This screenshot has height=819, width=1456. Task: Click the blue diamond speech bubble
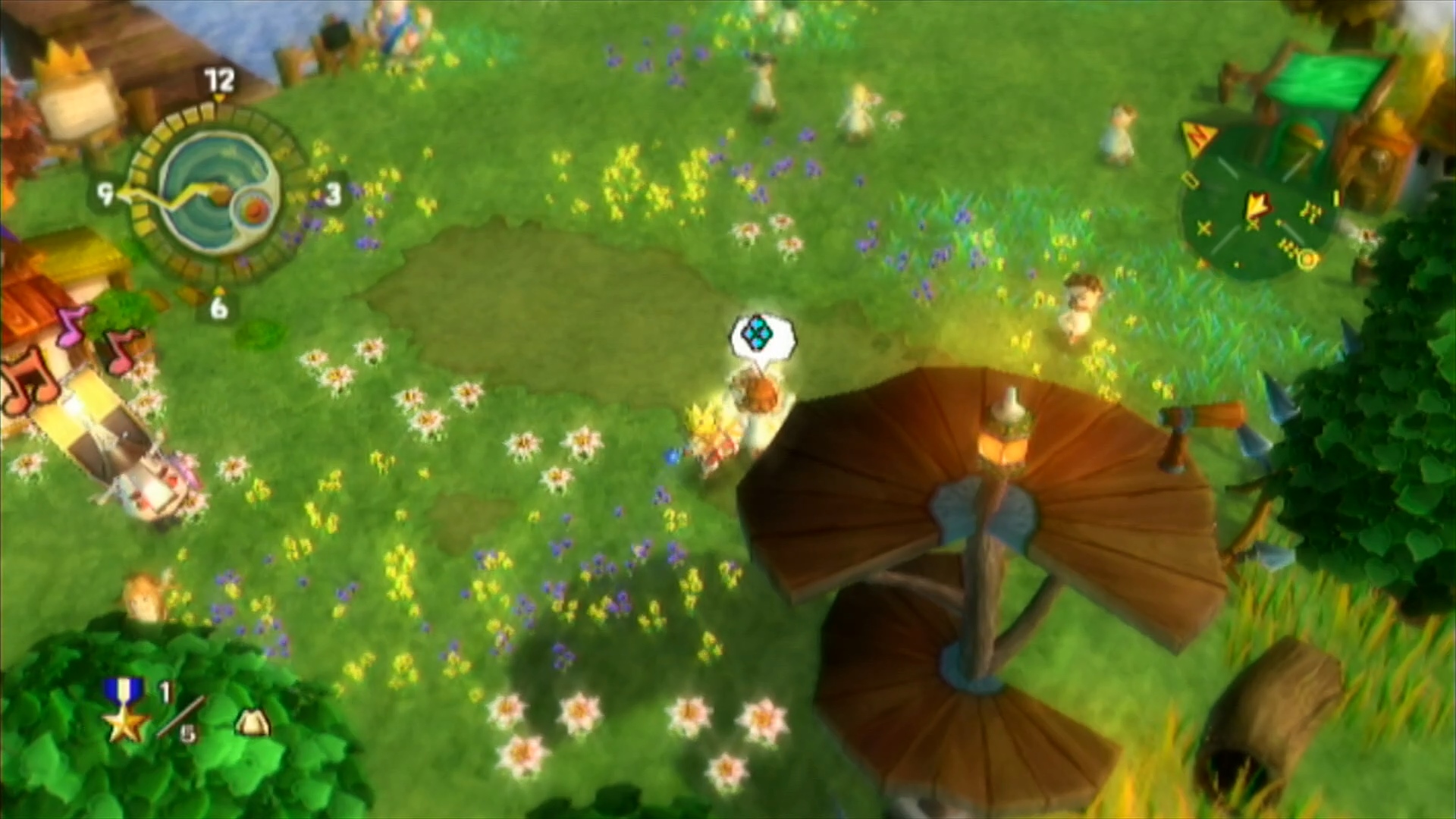click(761, 335)
